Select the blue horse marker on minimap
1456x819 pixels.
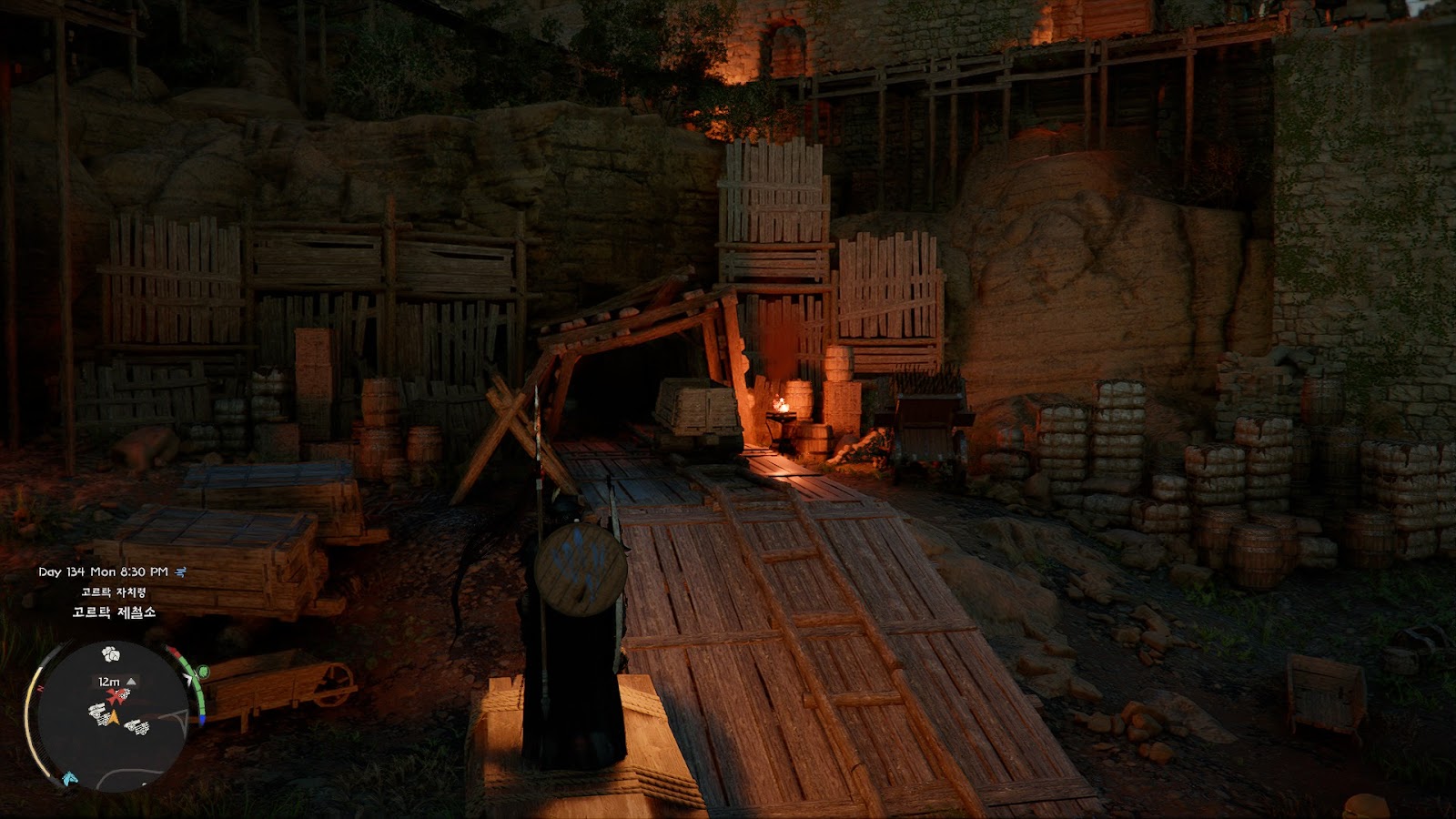(69, 779)
